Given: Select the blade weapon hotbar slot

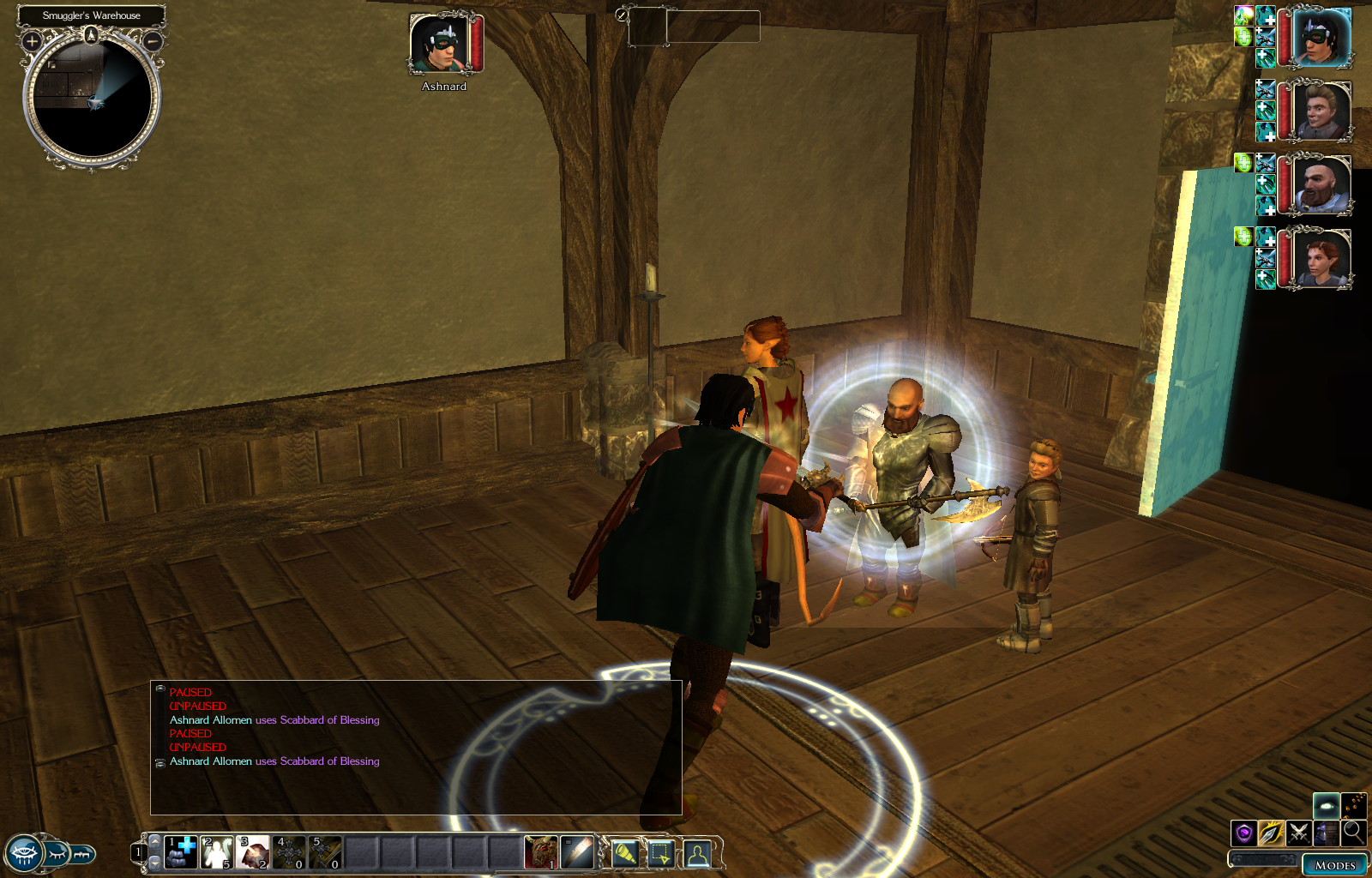Looking at the screenshot, I should [577, 852].
